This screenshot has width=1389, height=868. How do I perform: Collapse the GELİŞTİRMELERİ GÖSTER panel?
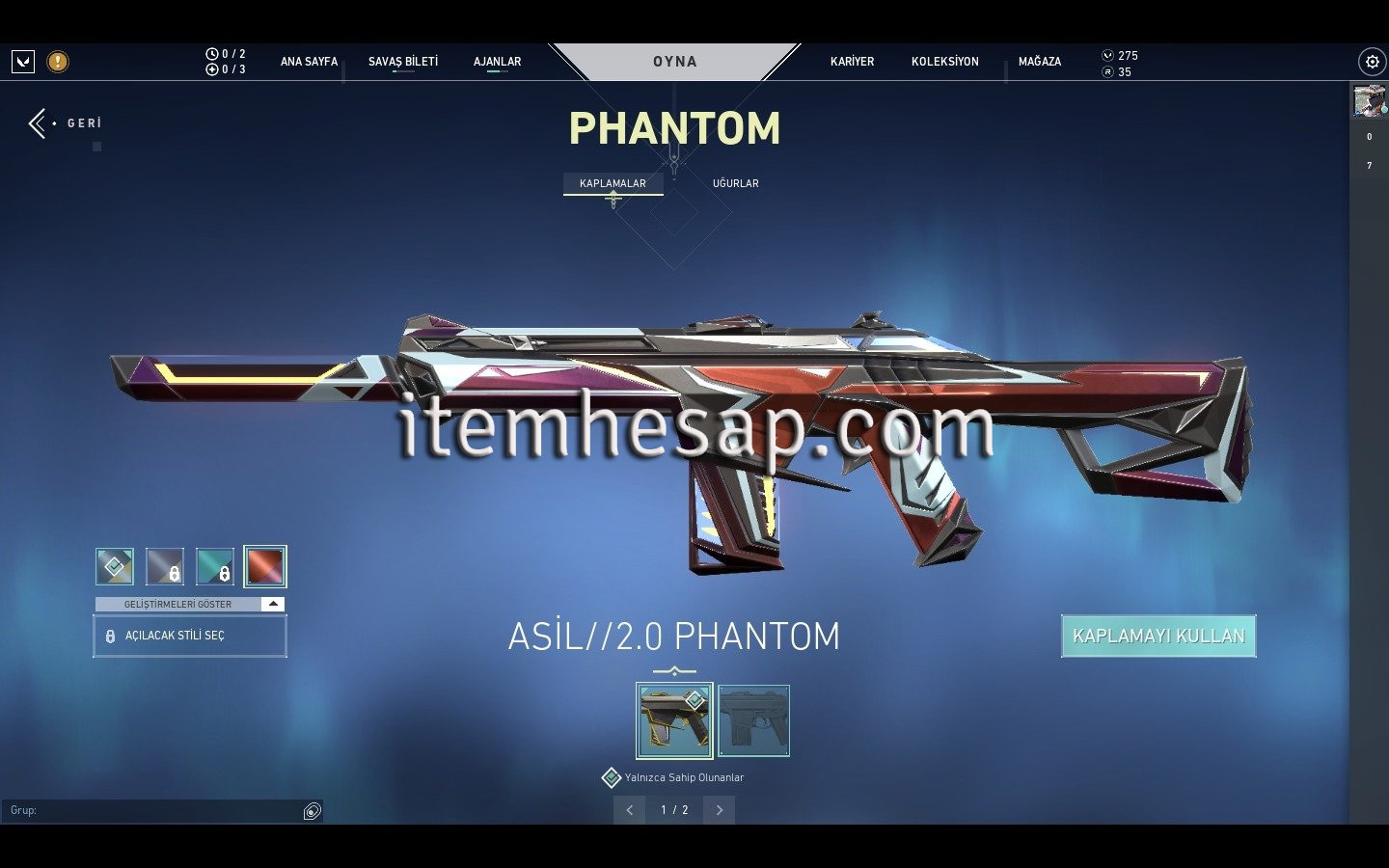273,604
